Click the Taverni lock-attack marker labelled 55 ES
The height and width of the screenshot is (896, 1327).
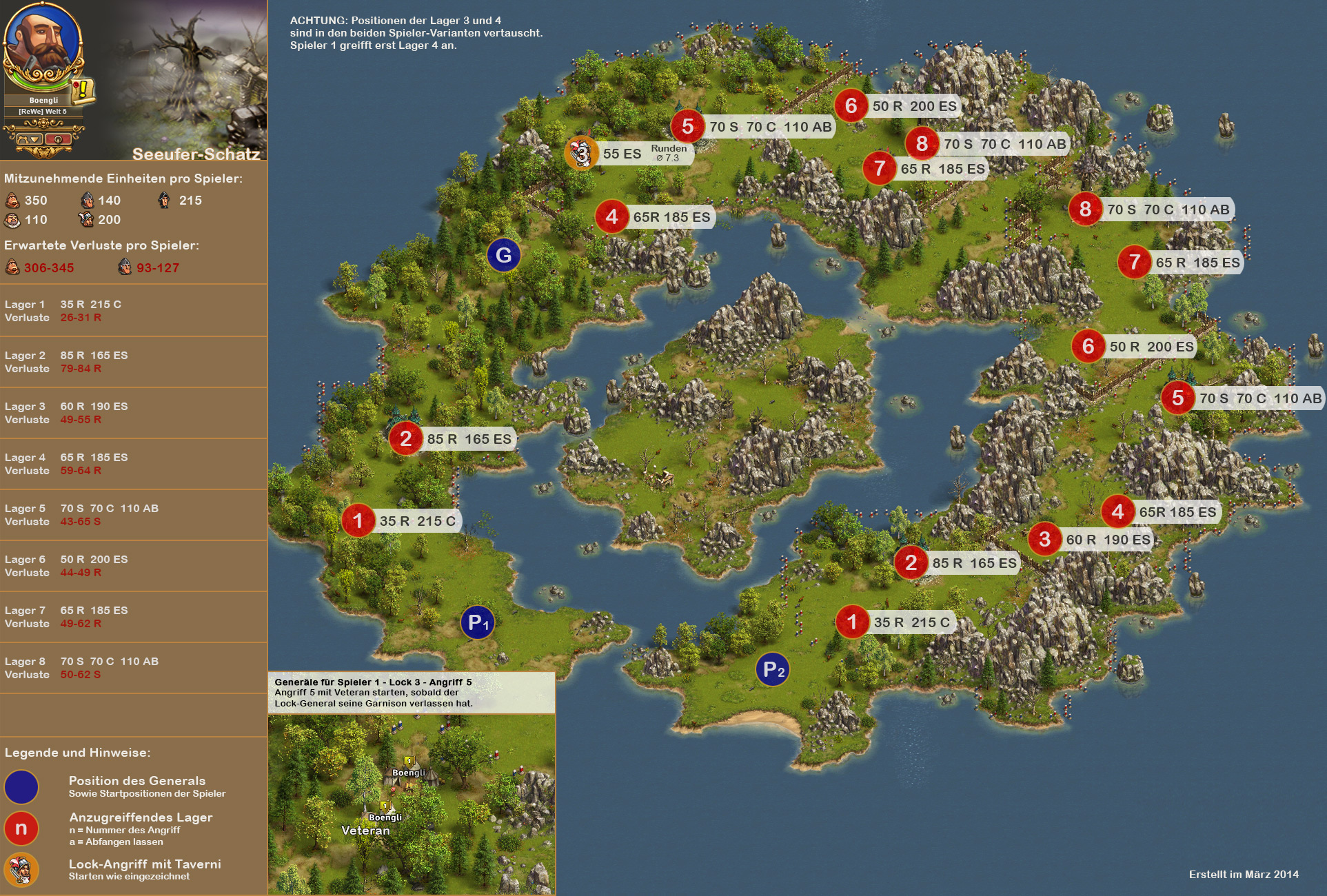pos(581,153)
